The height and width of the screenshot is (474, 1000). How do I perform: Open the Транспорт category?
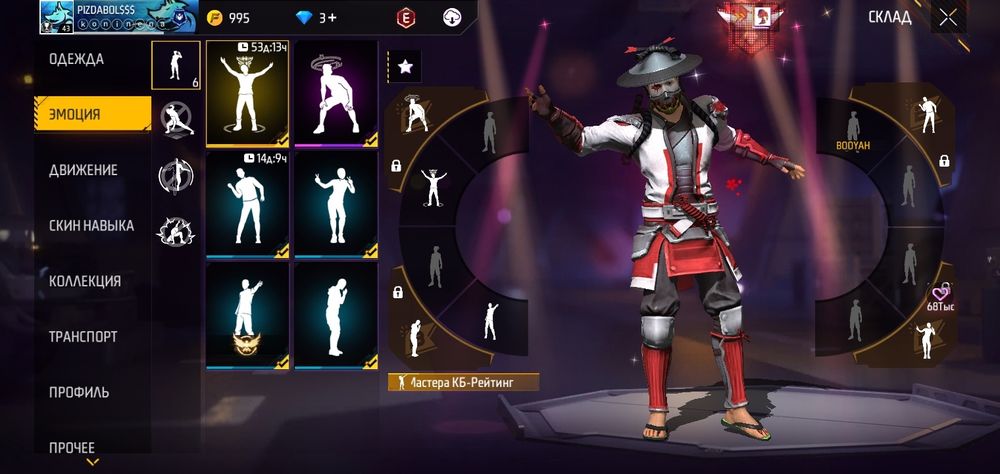coord(83,337)
